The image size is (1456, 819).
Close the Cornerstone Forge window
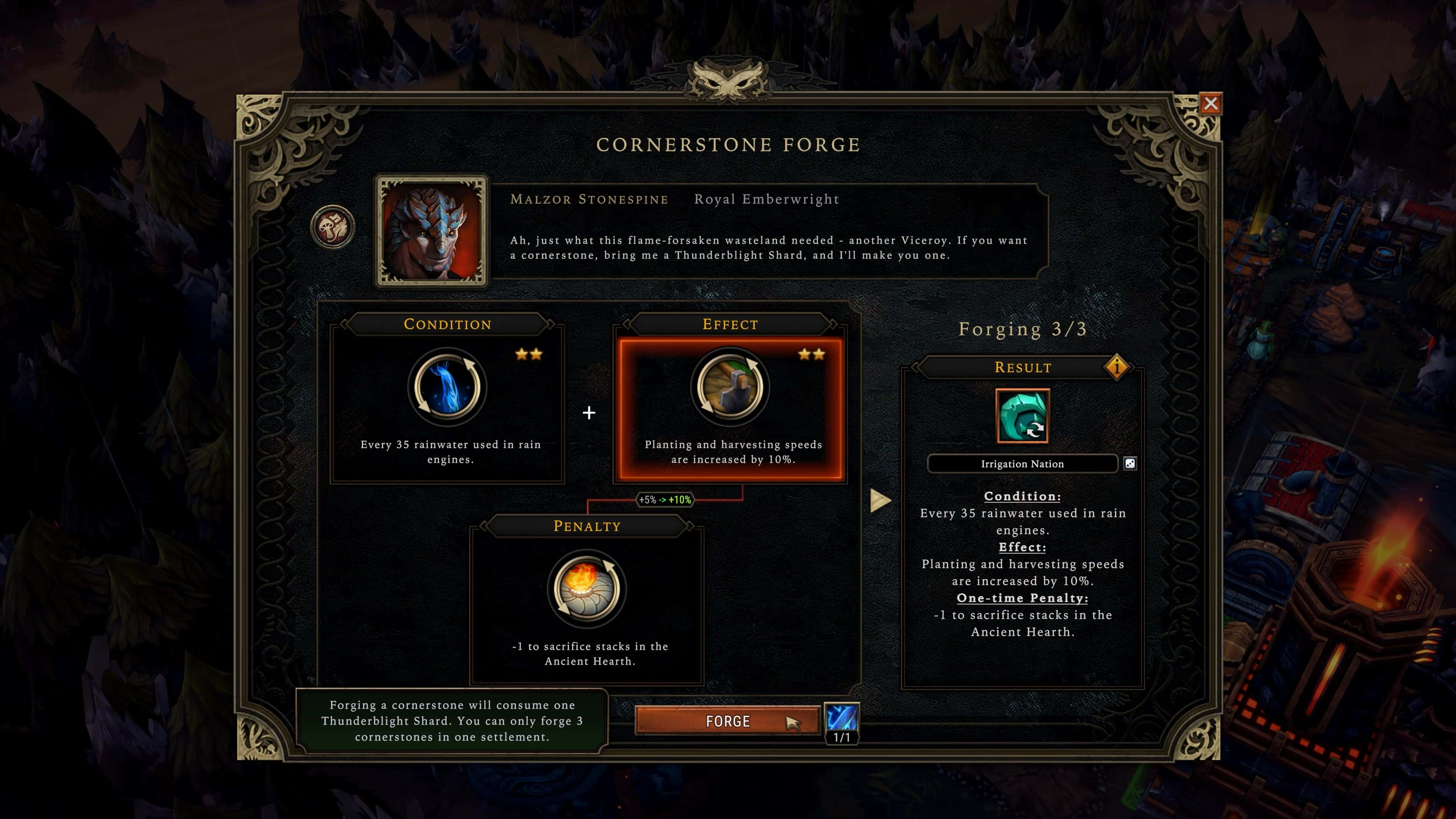pyautogui.click(x=1210, y=104)
